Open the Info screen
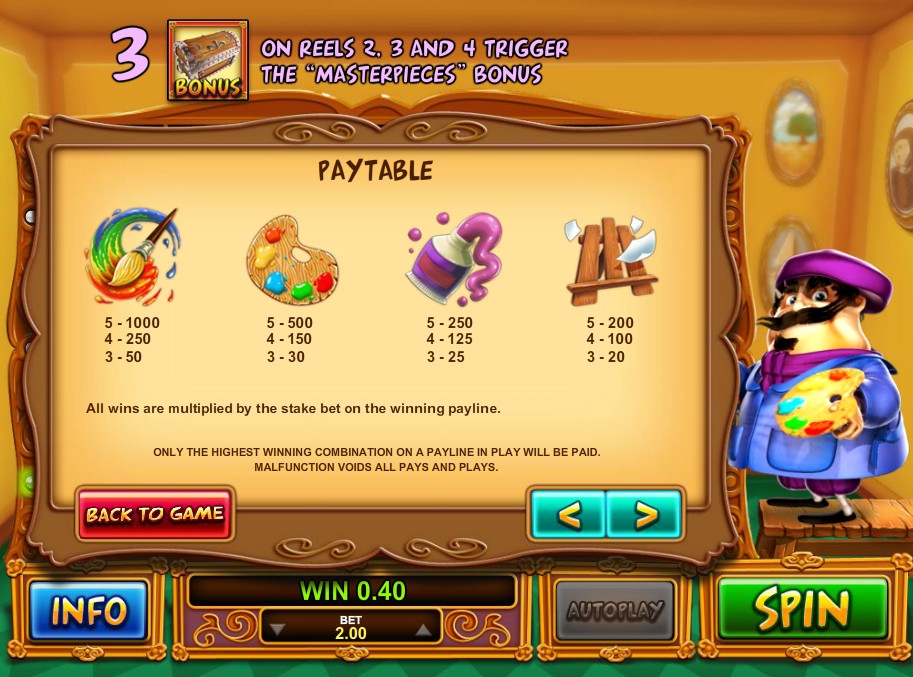Viewport: 913px width, 677px height. [x=89, y=609]
